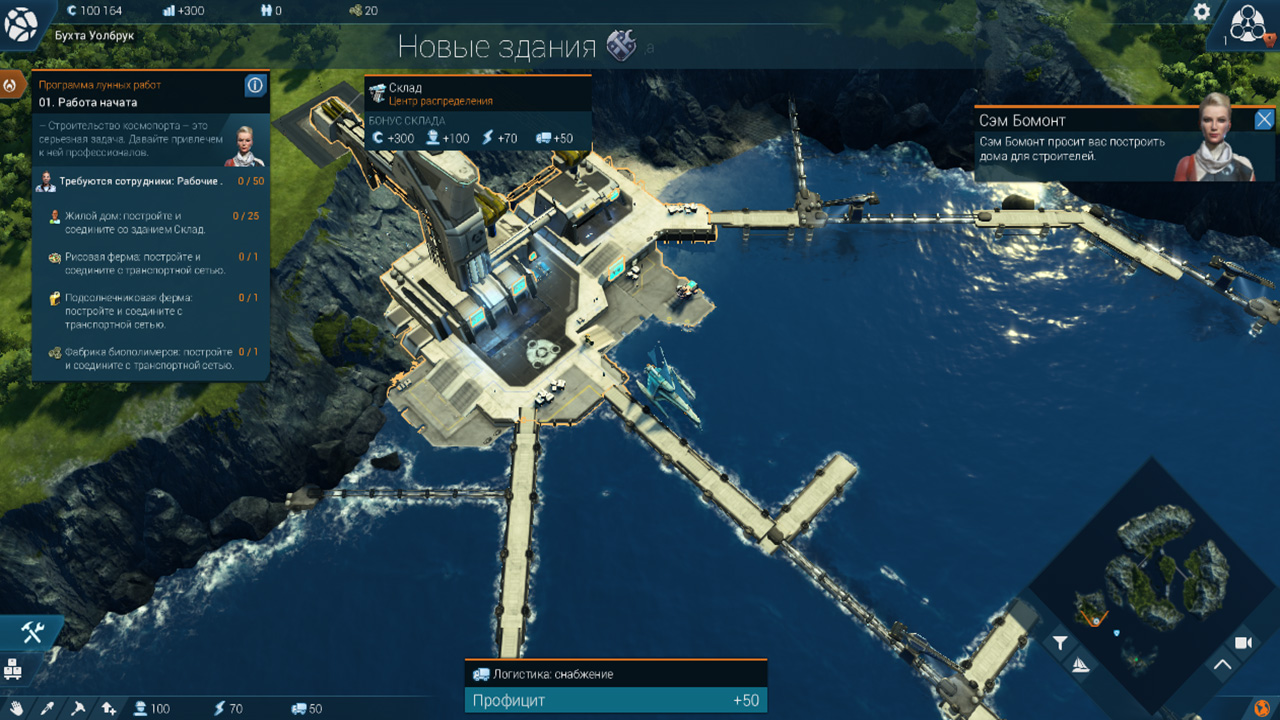Toggle the sailboat ship view on minimap
The image size is (1280, 720).
tap(1080, 665)
